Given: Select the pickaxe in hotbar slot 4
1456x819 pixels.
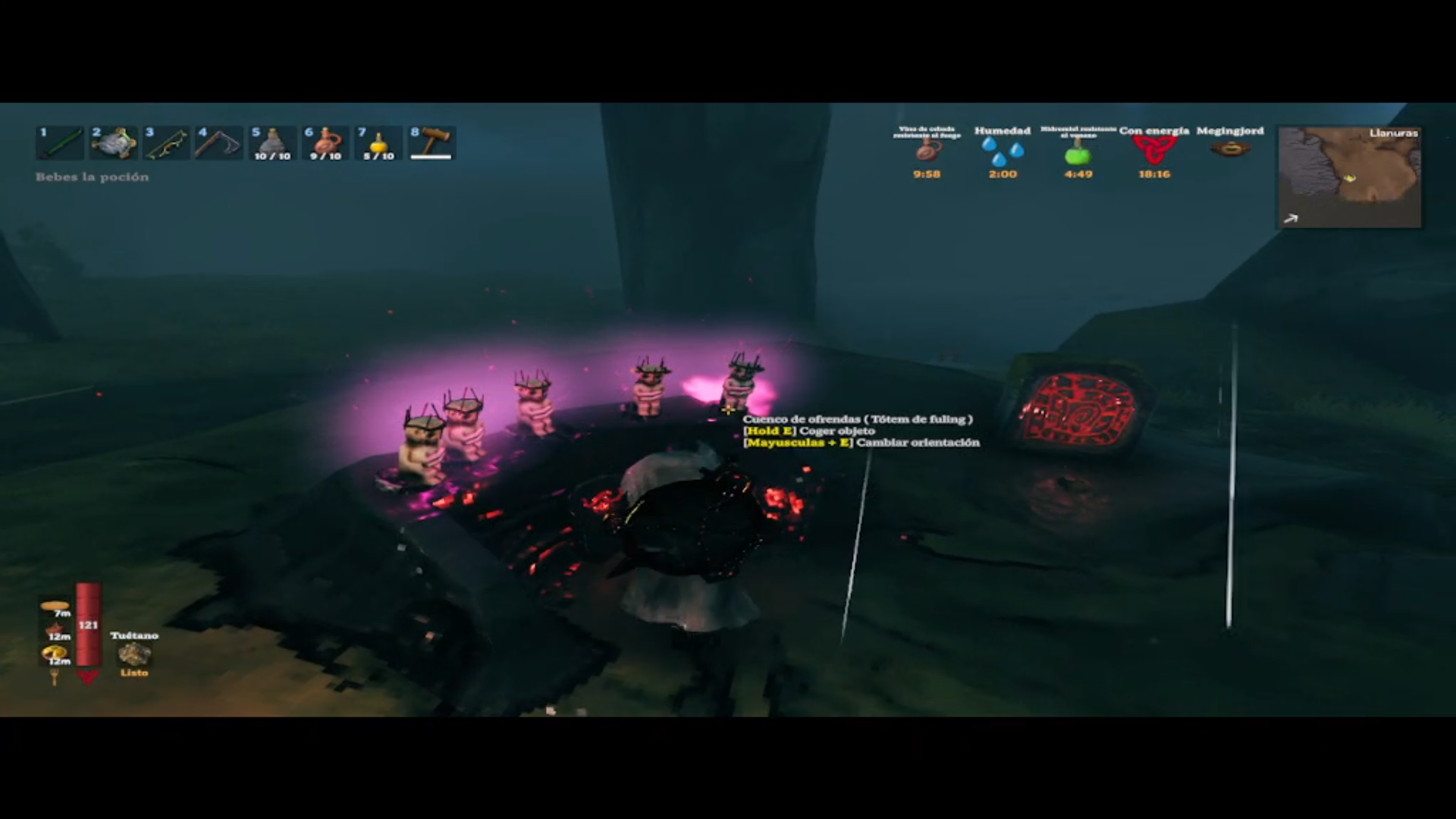Looking at the screenshot, I should coord(220,143).
